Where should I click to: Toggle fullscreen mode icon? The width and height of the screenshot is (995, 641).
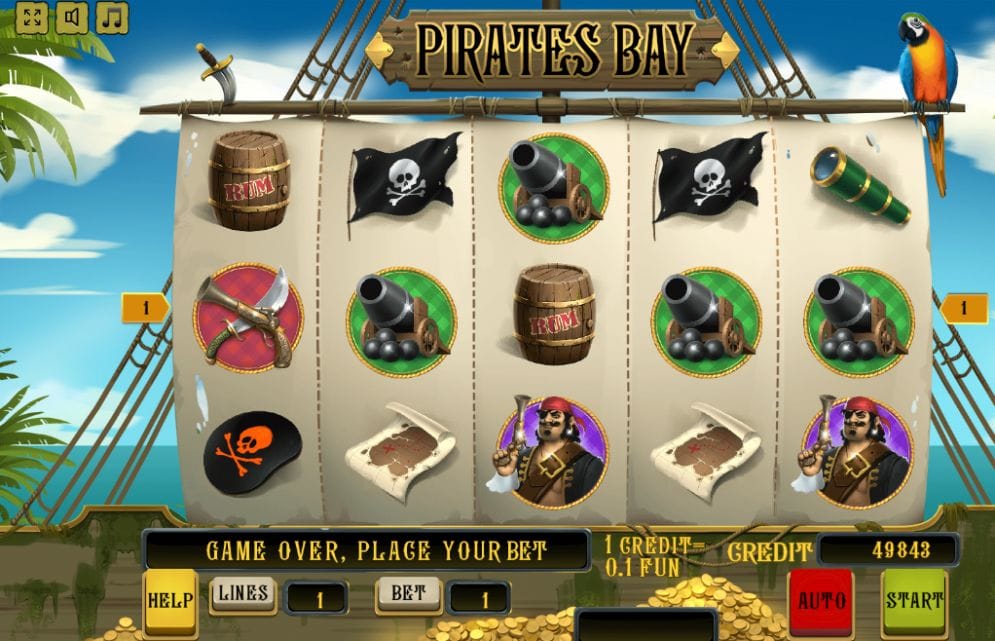tap(31, 17)
